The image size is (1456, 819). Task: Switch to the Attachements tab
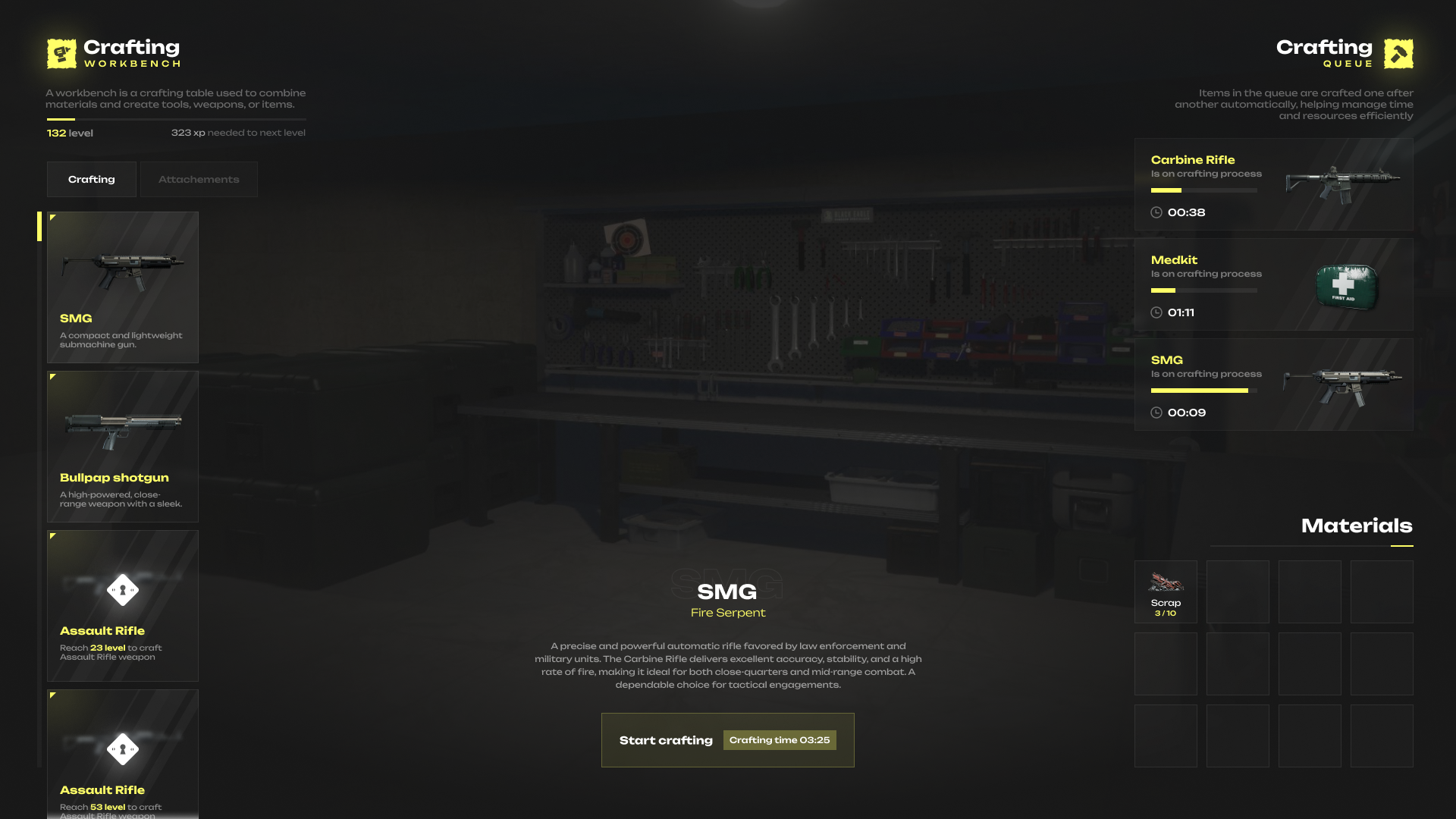click(199, 179)
